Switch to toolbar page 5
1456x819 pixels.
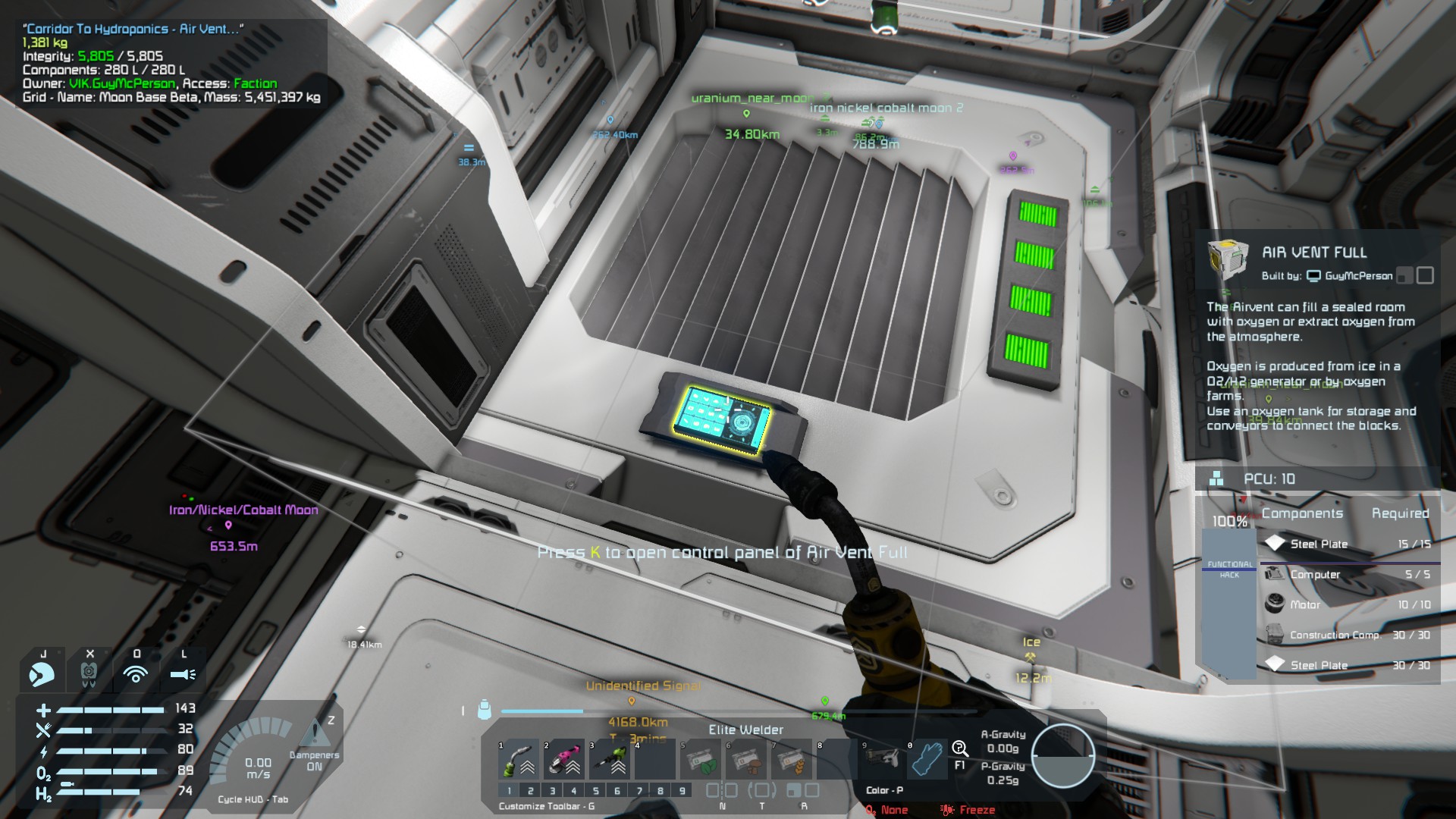(x=596, y=791)
